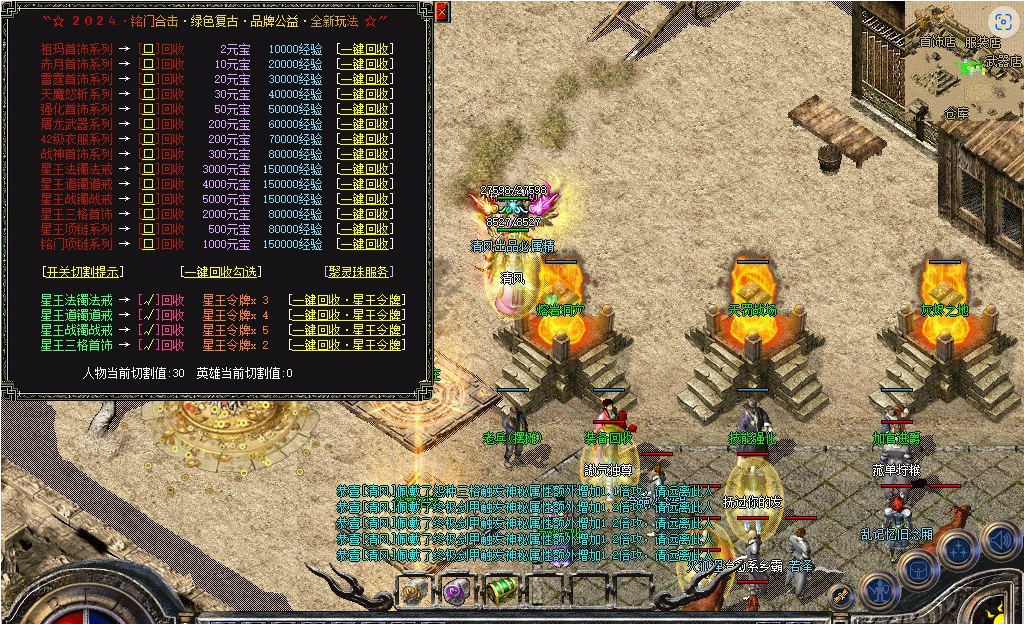This screenshot has height=624, width=1024.
Task: Click 一键回收 for 星王顶链系列 row
Action: click(x=365, y=229)
